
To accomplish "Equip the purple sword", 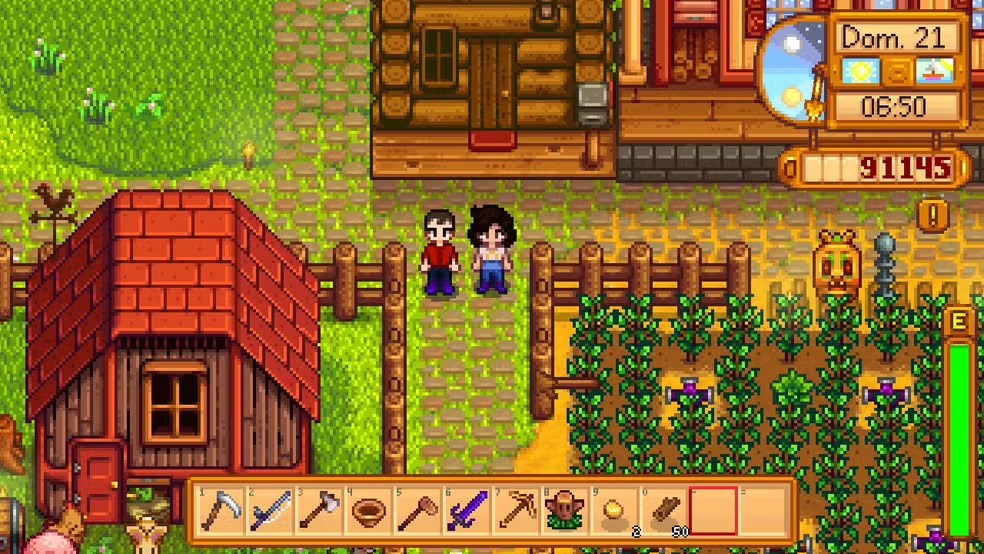I will pyautogui.click(x=466, y=511).
